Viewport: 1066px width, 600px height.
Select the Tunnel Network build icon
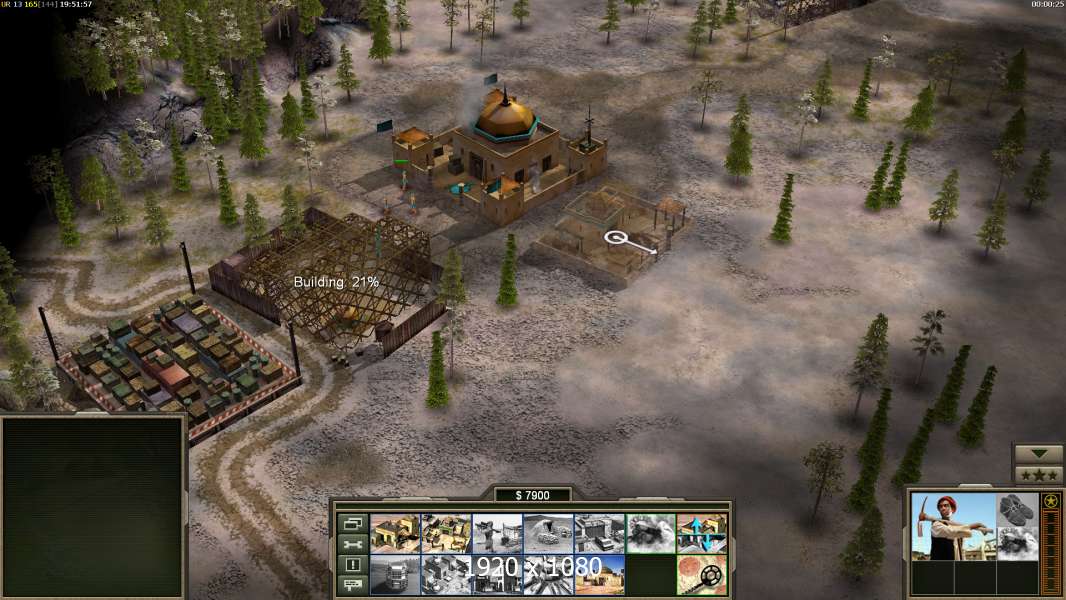click(x=548, y=533)
